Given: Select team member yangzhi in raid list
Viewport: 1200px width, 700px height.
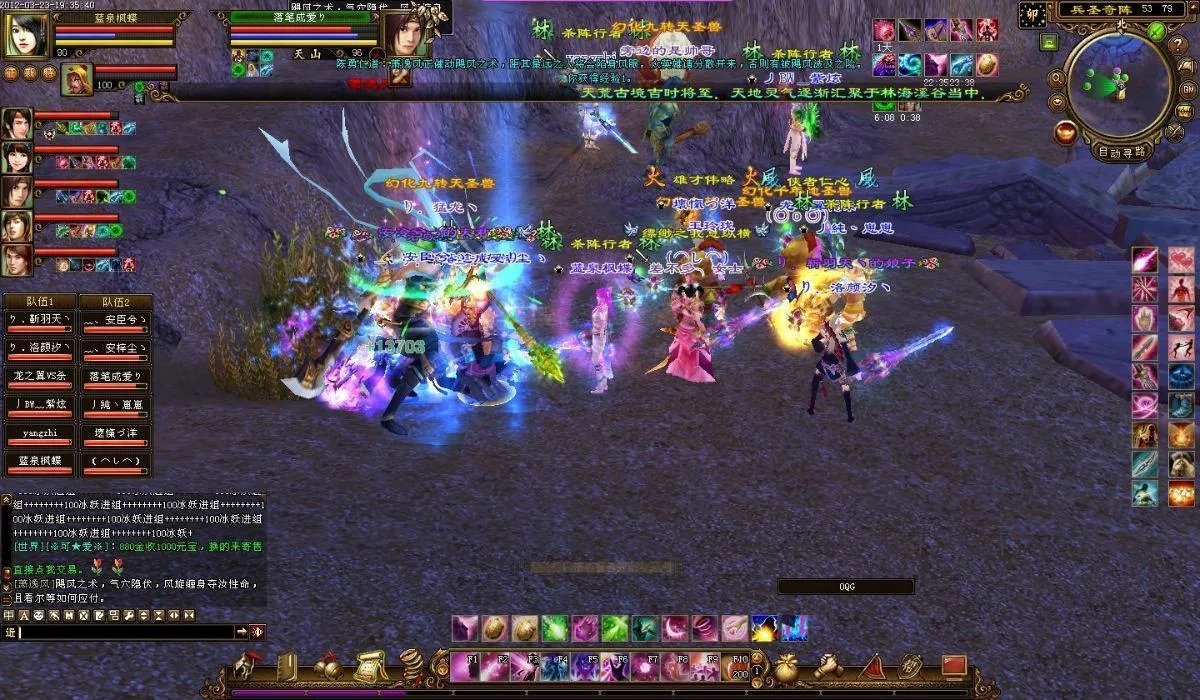Looking at the screenshot, I should coord(39,435).
